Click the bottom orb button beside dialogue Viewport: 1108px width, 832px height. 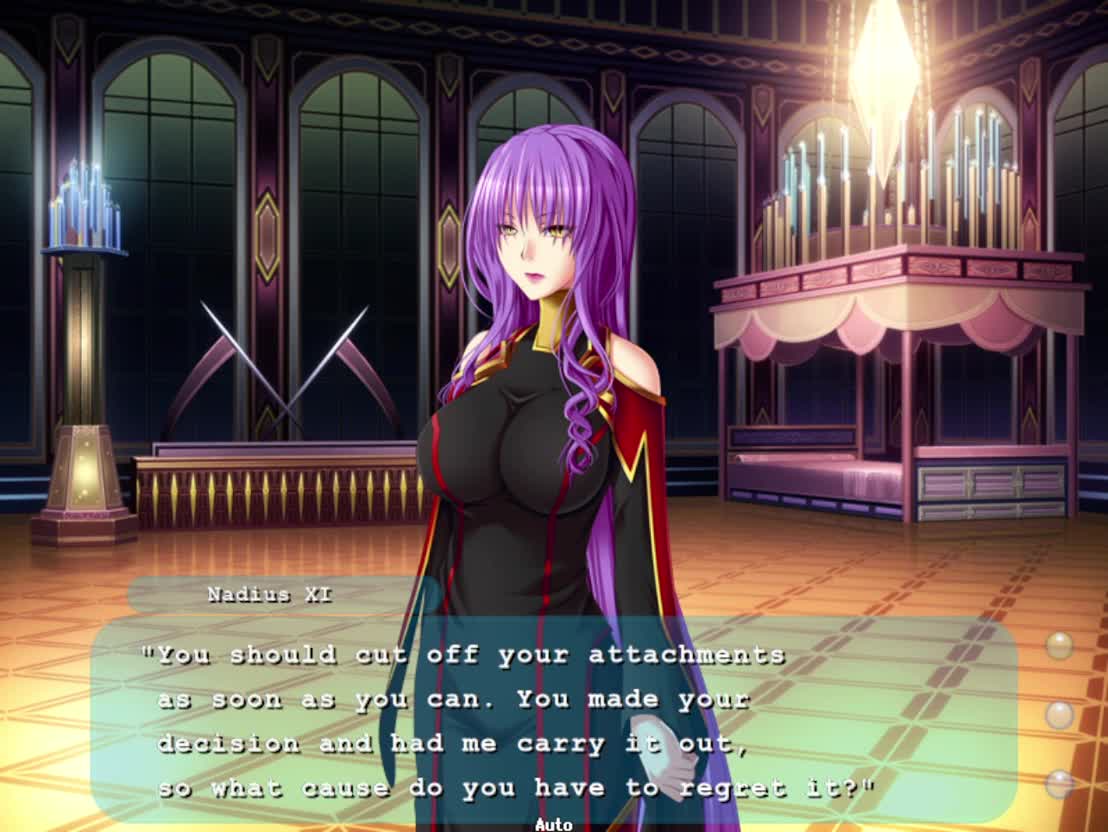click(1059, 784)
